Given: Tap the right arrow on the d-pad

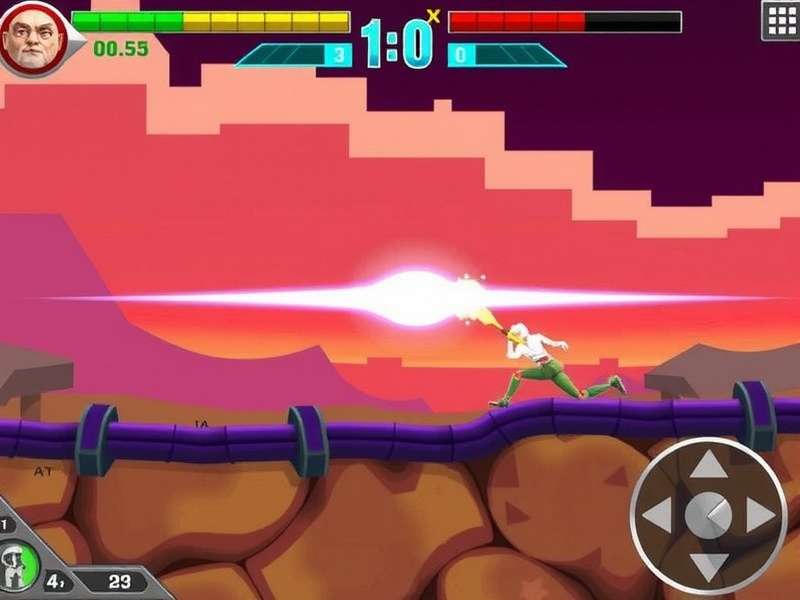Looking at the screenshot, I should point(761,516).
